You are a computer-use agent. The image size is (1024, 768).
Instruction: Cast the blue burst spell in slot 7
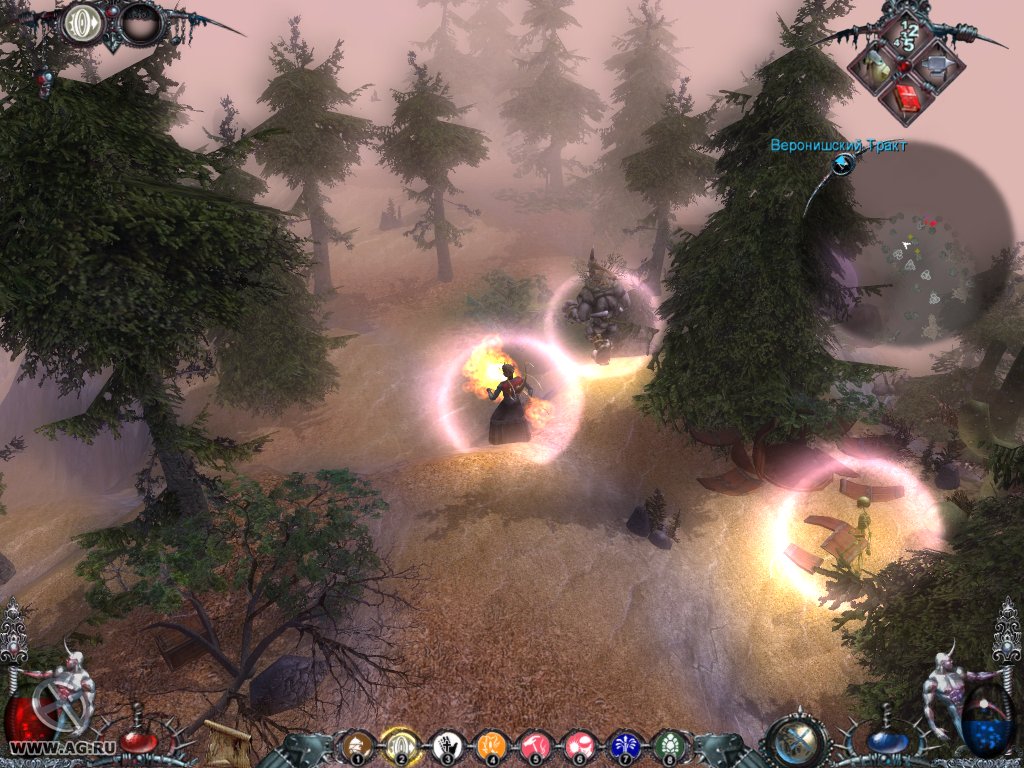(x=624, y=745)
